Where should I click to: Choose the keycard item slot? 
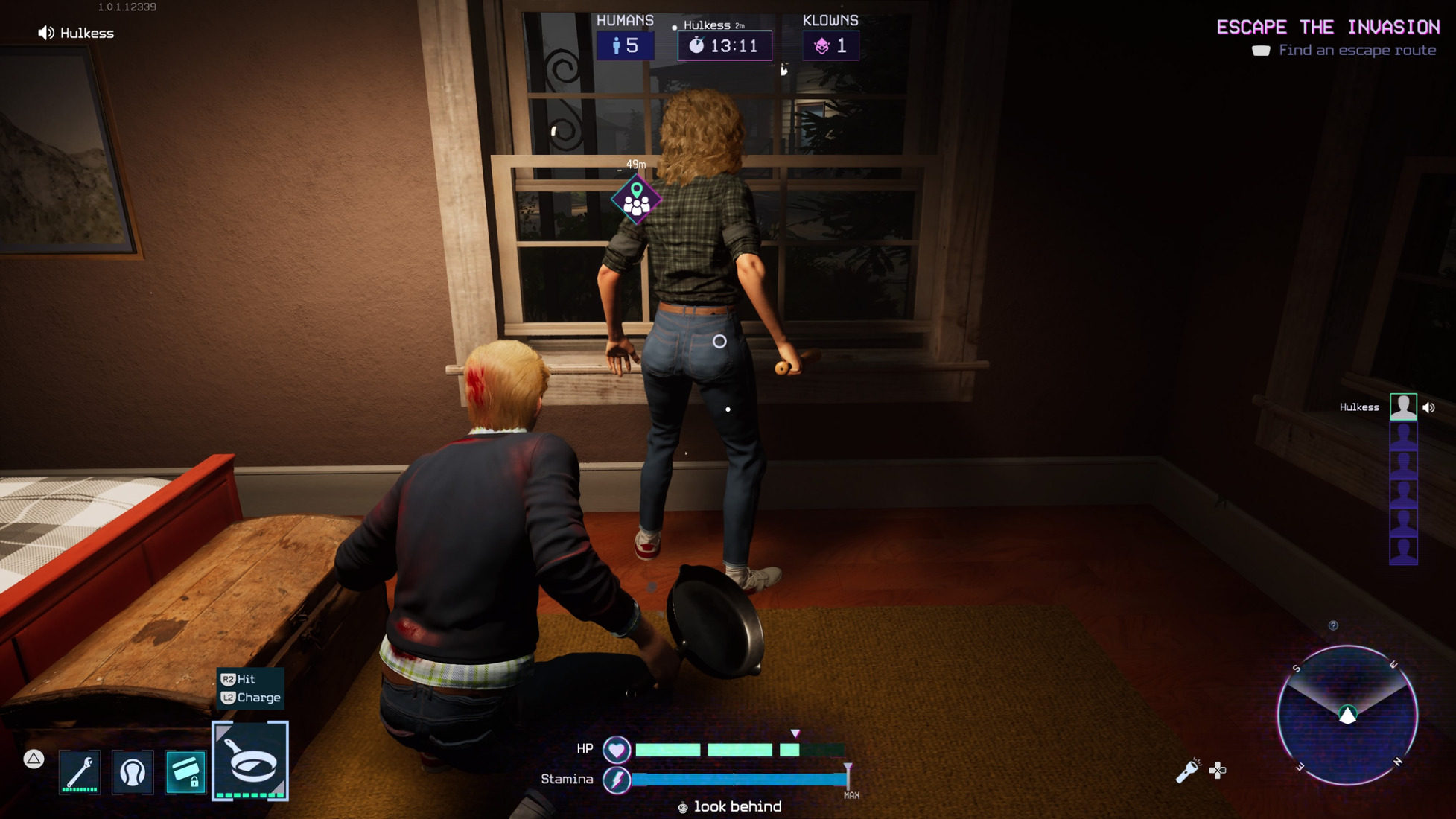[x=185, y=771]
